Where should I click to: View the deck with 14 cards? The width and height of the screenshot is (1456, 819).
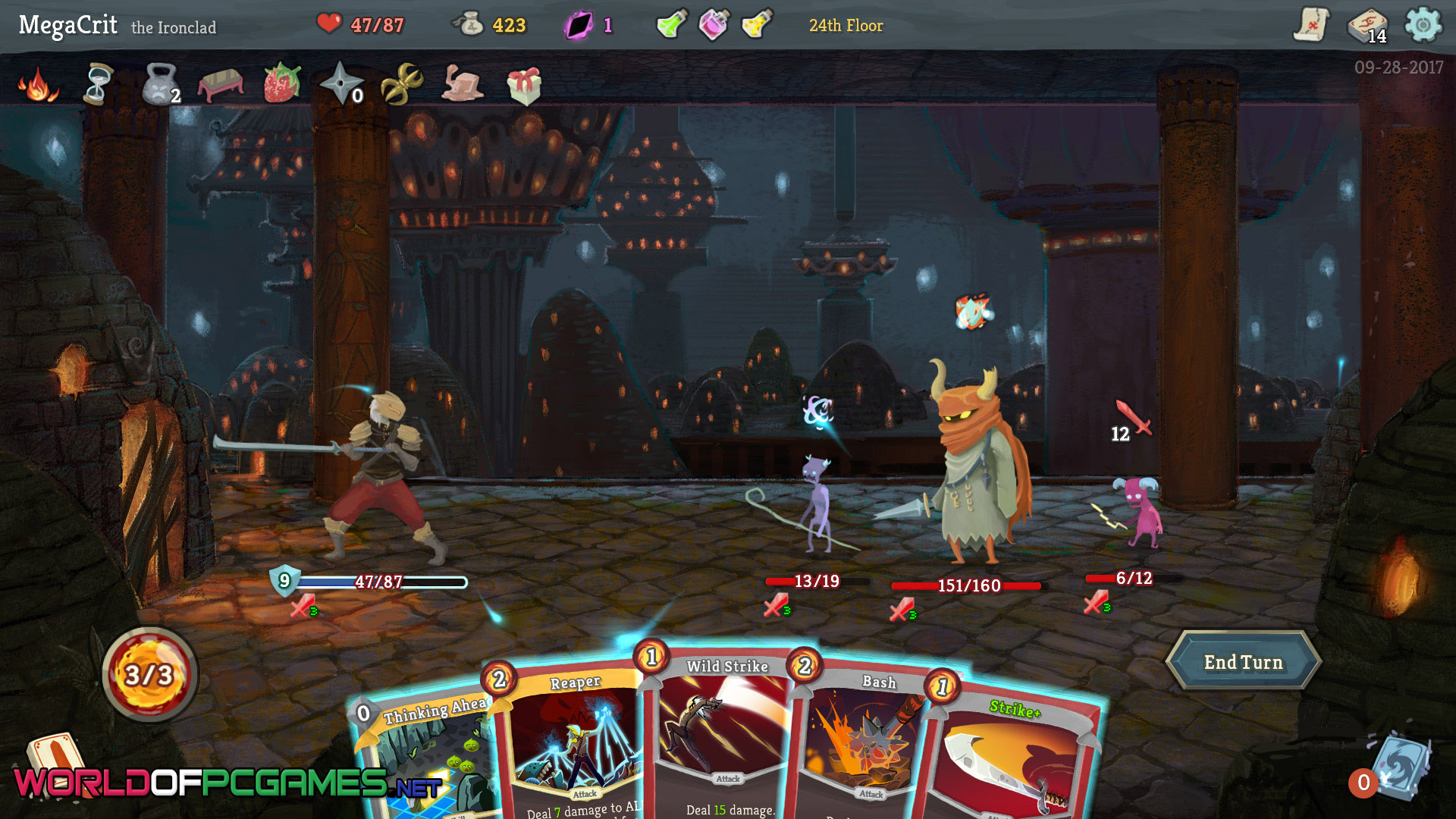coord(1367,26)
